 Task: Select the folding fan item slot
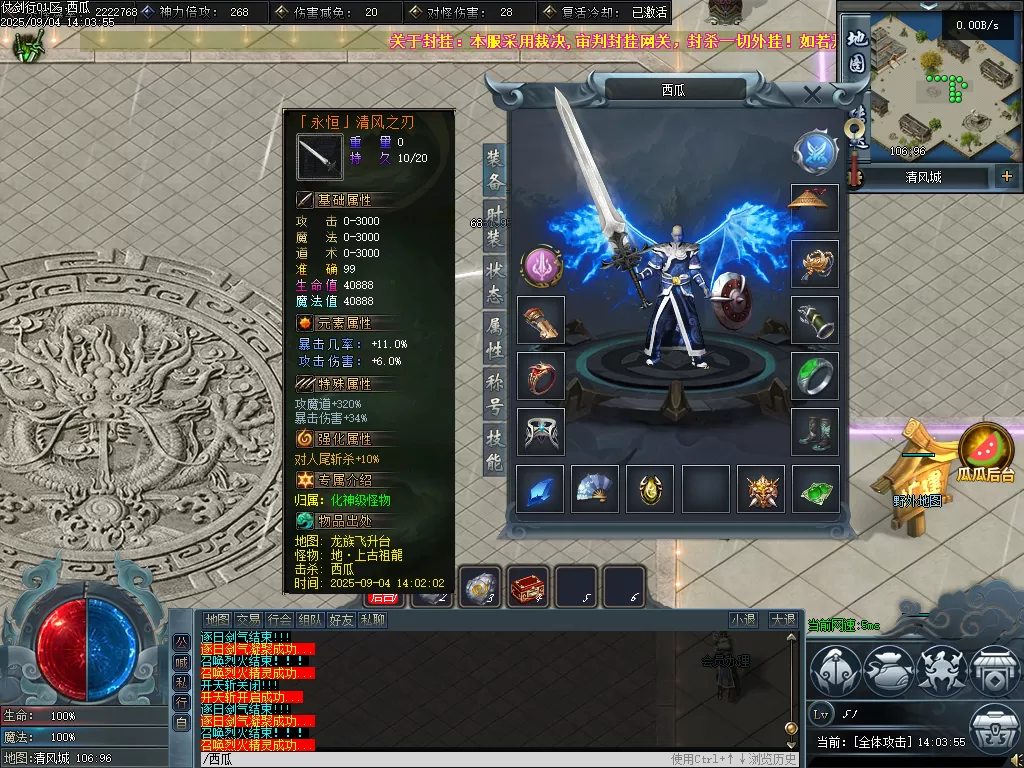tap(596, 489)
